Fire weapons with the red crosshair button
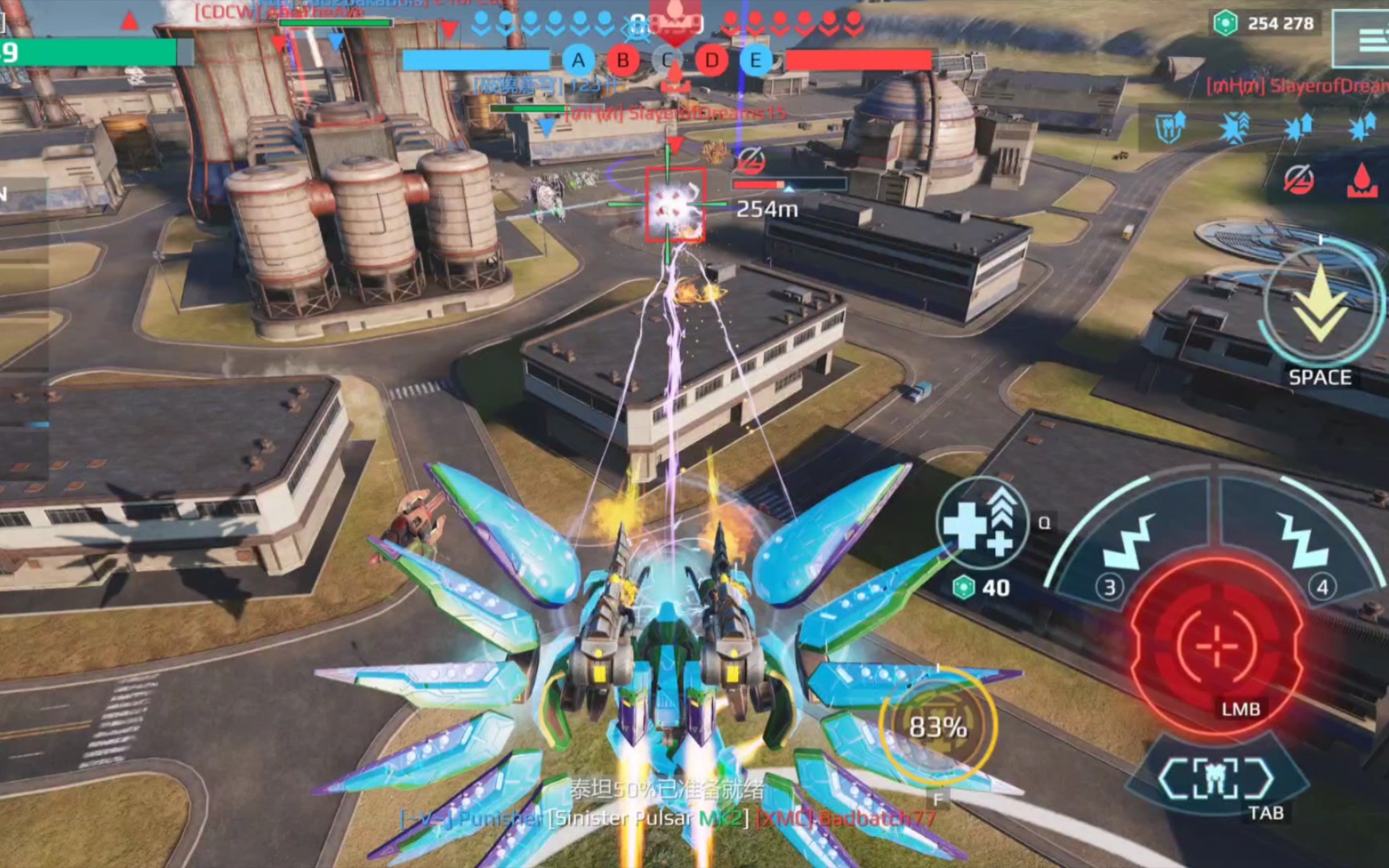1389x868 pixels. (1217, 643)
